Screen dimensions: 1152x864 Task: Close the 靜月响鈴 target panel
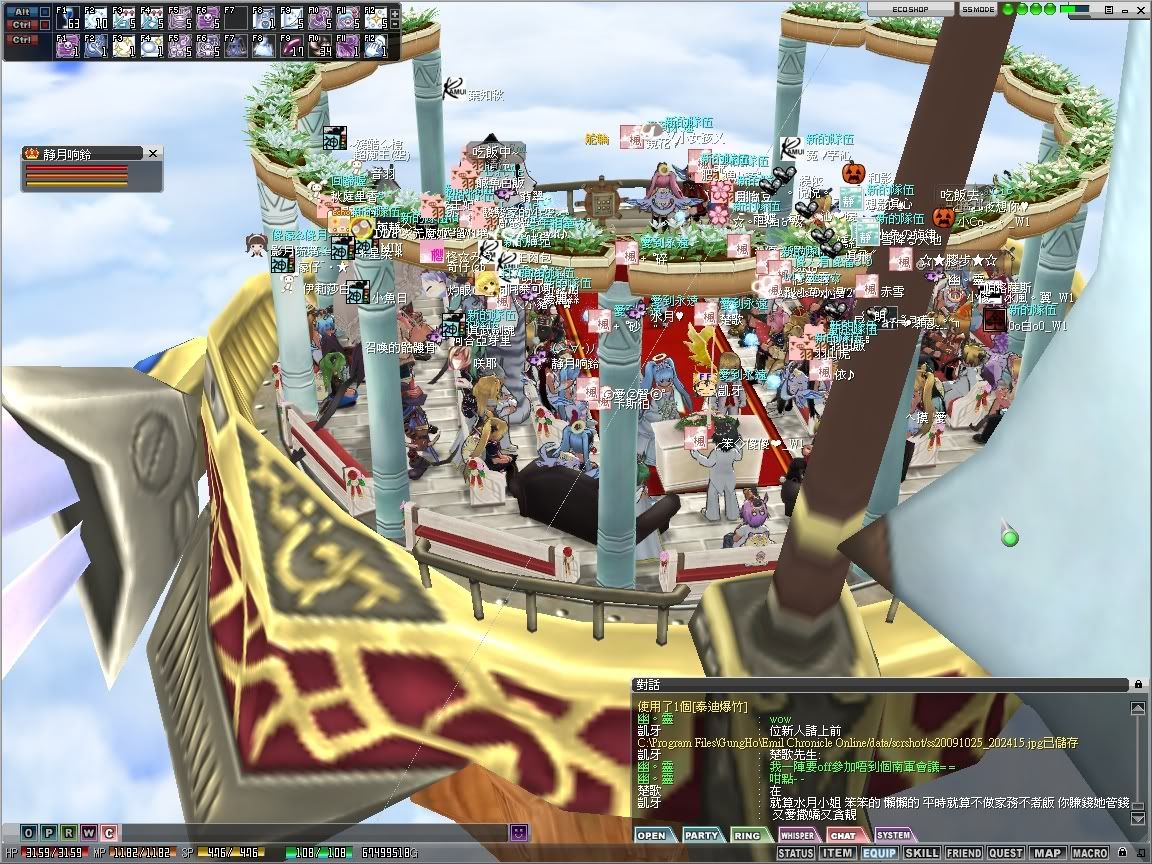(153, 153)
